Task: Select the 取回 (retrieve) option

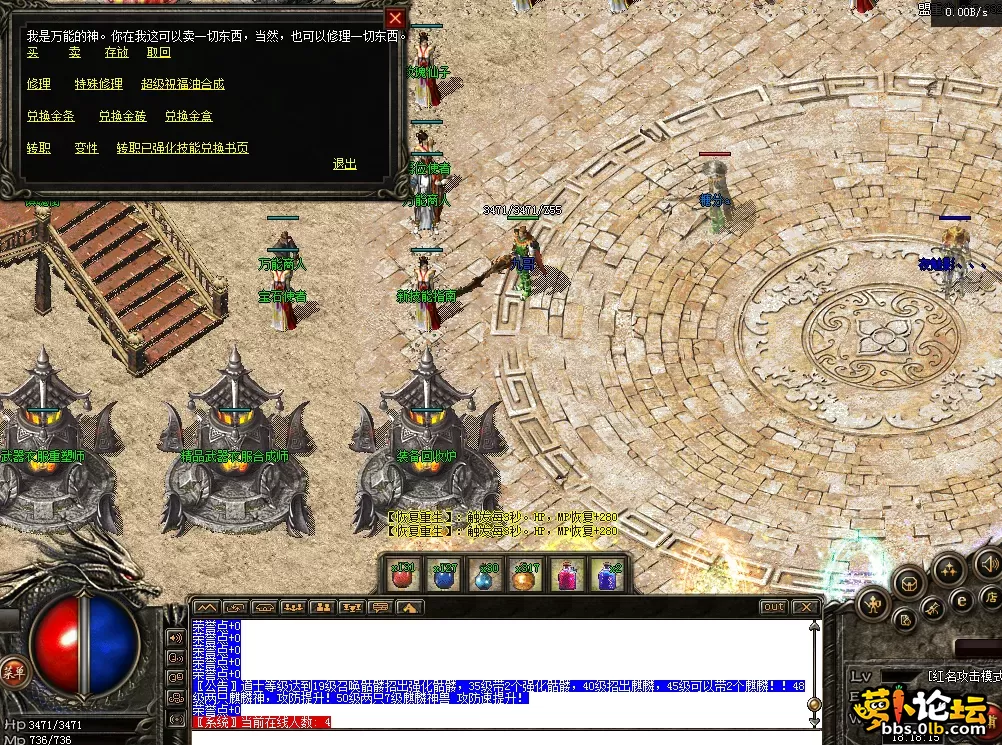Action: pos(159,52)
